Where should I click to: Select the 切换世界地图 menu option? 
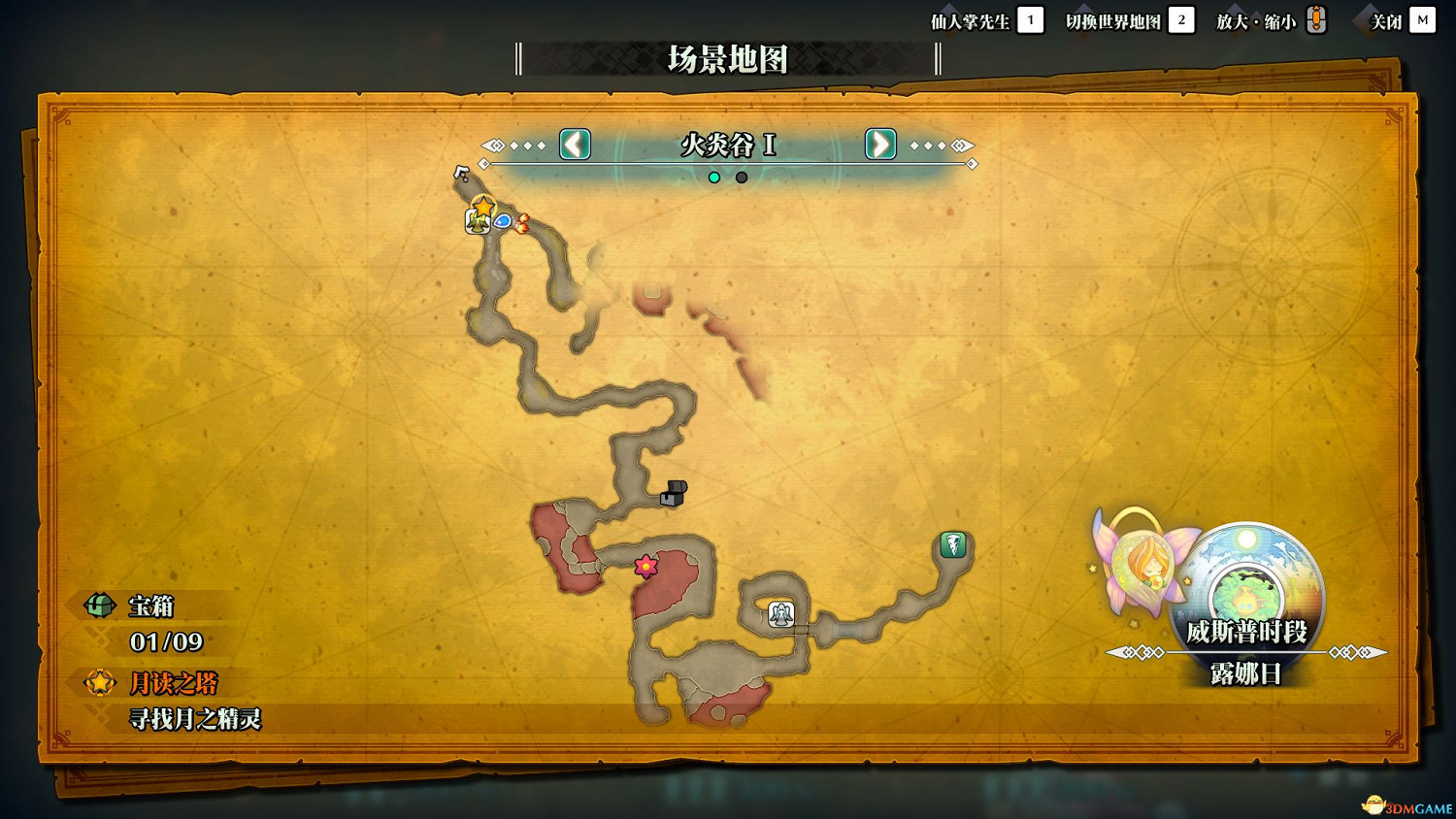point(1113,19)
